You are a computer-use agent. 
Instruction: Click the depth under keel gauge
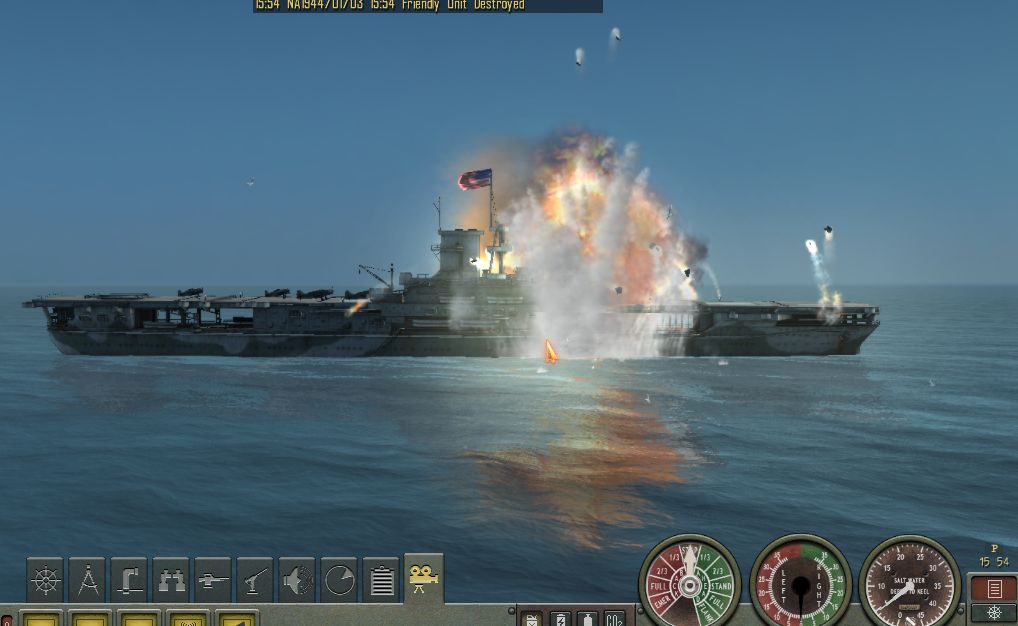tap(909, 585)
